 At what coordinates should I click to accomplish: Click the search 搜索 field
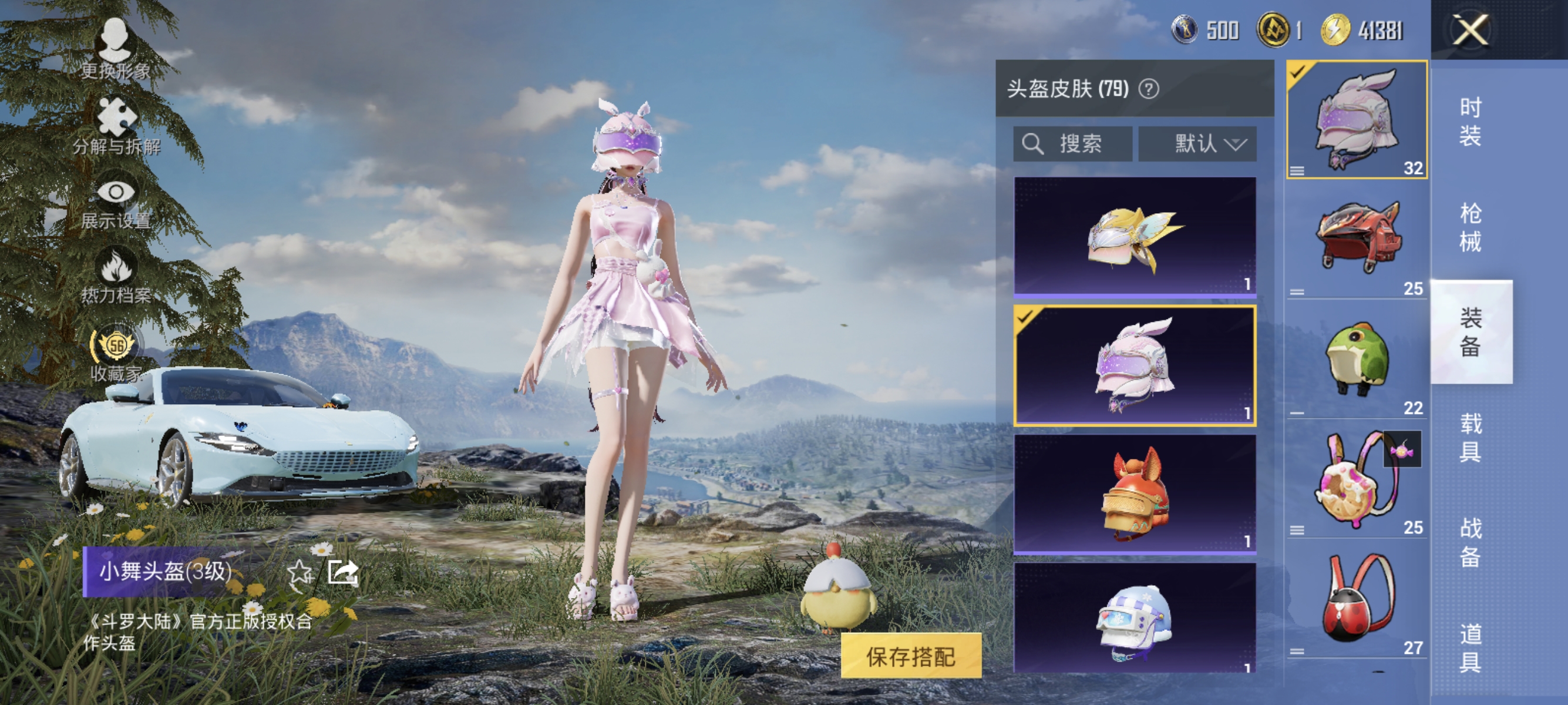(x=1074, y=144)
